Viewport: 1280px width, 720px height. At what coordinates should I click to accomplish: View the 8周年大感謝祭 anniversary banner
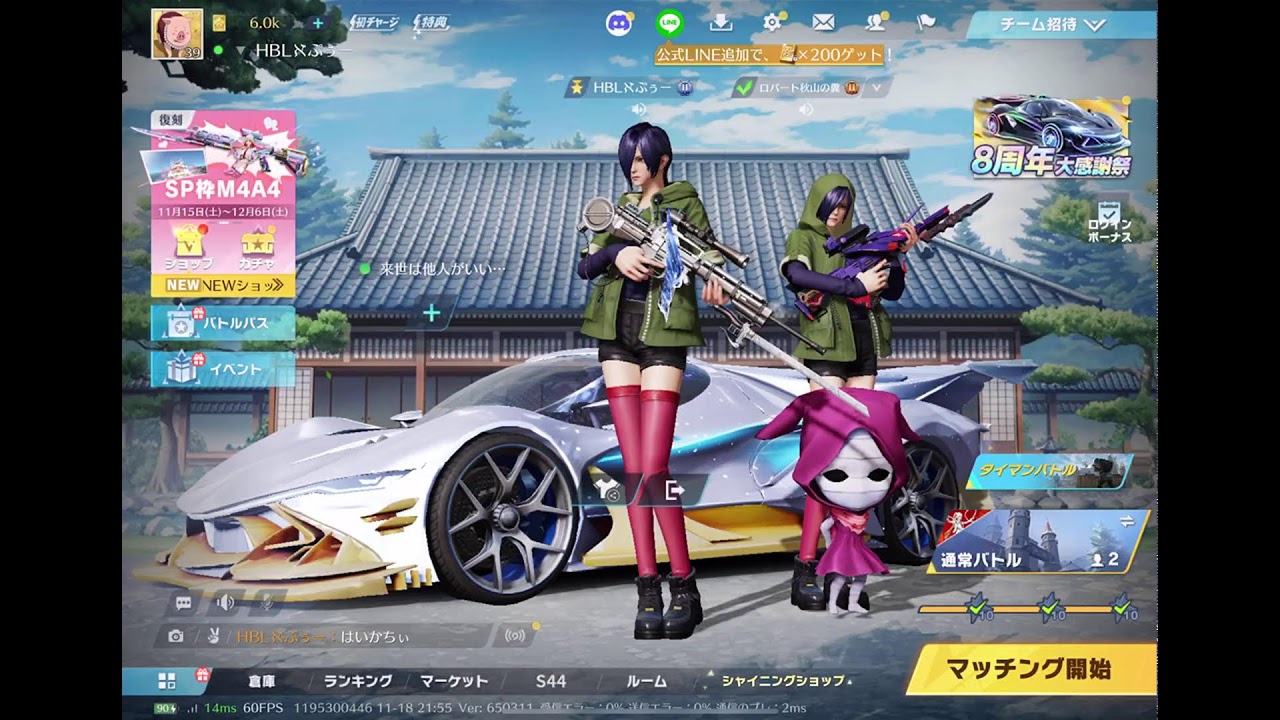point(1052,138)
